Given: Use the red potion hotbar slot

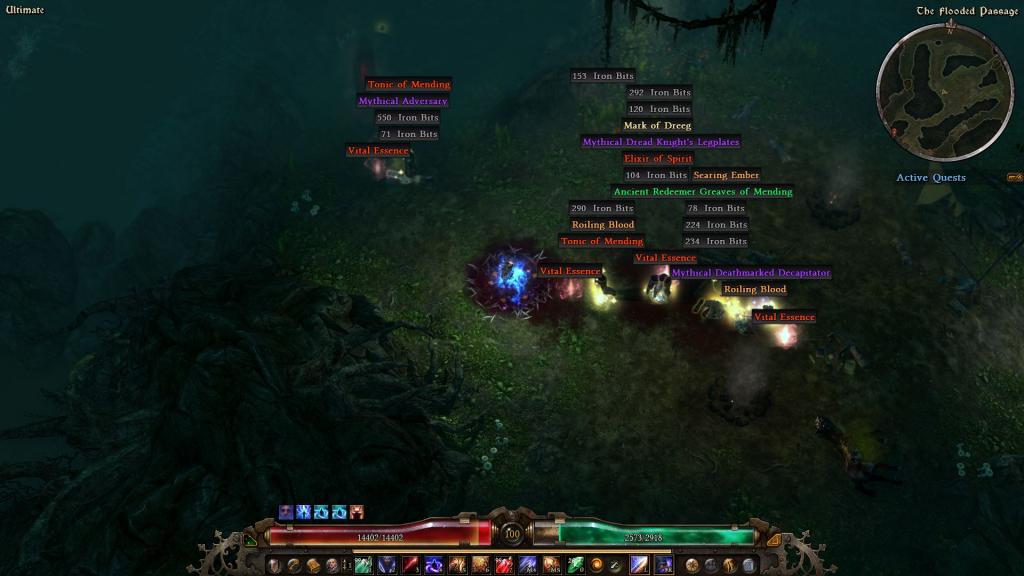Looking at the screenshot, I should pyautogui.click(x=504, y=566).
